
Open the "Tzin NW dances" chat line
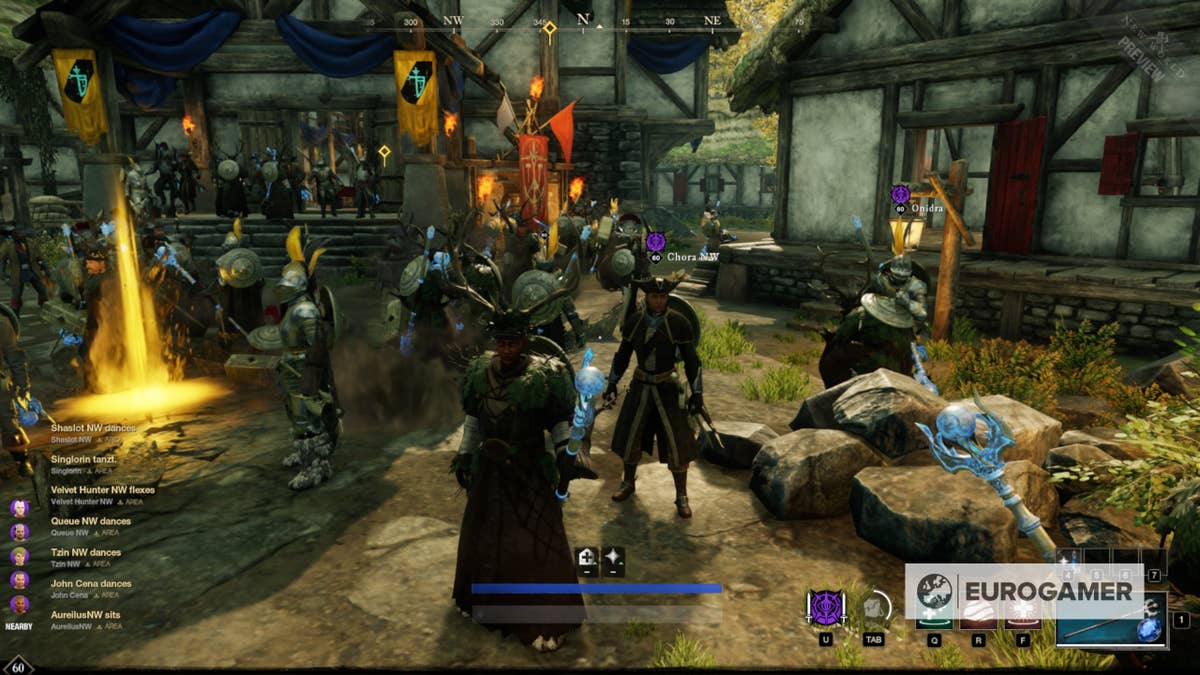pyautogui.click(x=85, y=552)
